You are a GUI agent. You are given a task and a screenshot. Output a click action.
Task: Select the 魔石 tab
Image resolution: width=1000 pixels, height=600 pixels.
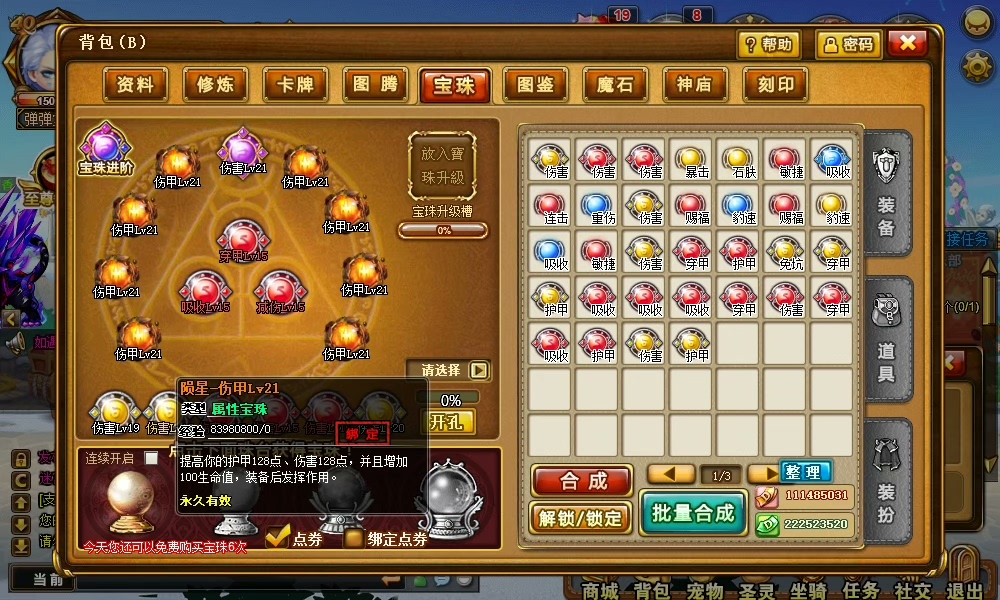click(614, 85)
